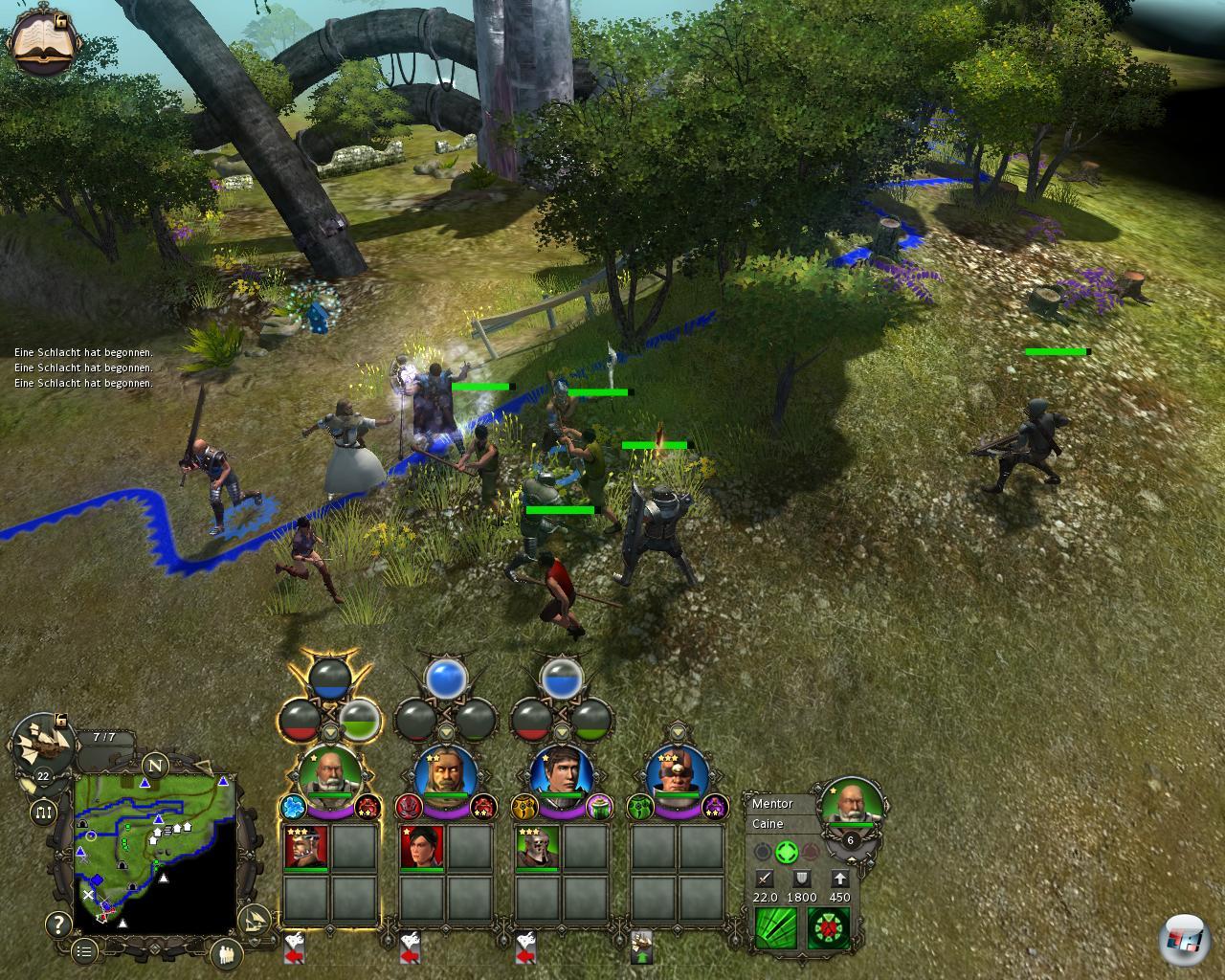Activate the green rays ability in Caine's panel

[775, 928]
